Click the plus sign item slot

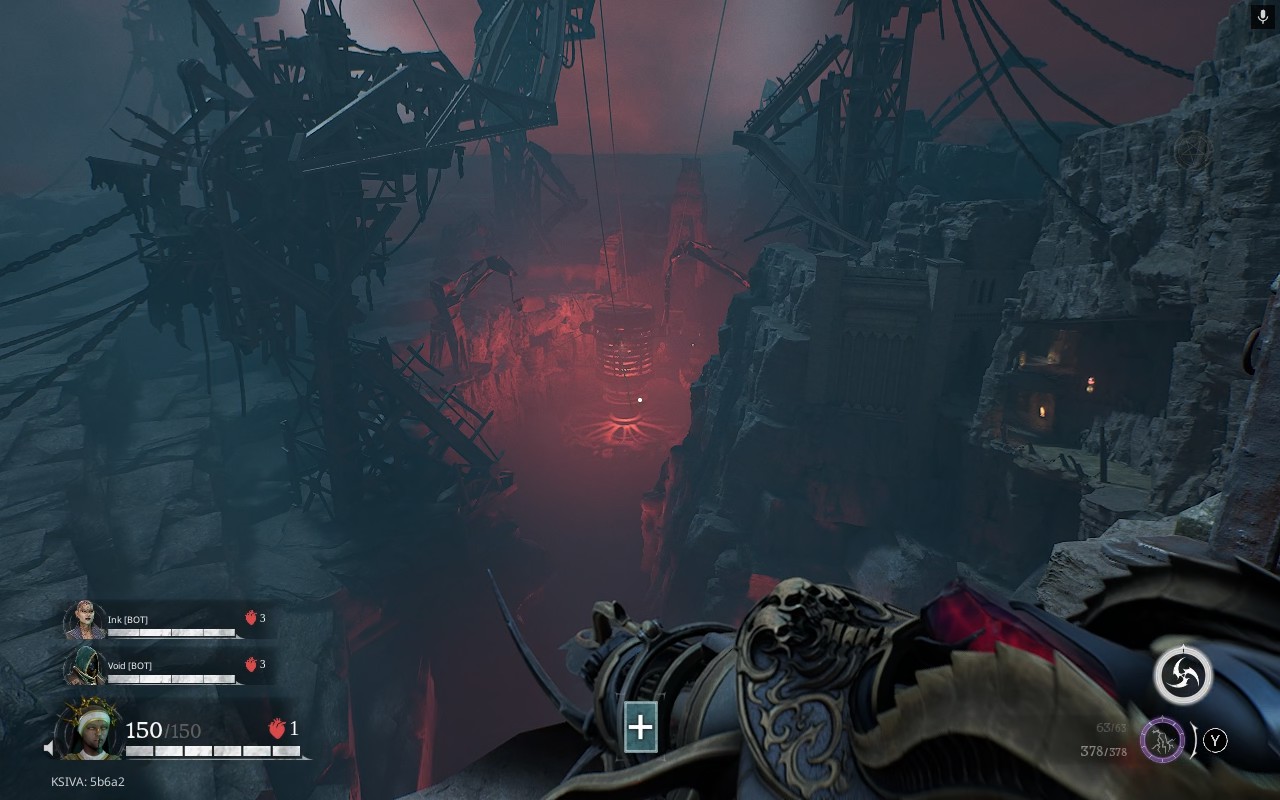(640, 727)
